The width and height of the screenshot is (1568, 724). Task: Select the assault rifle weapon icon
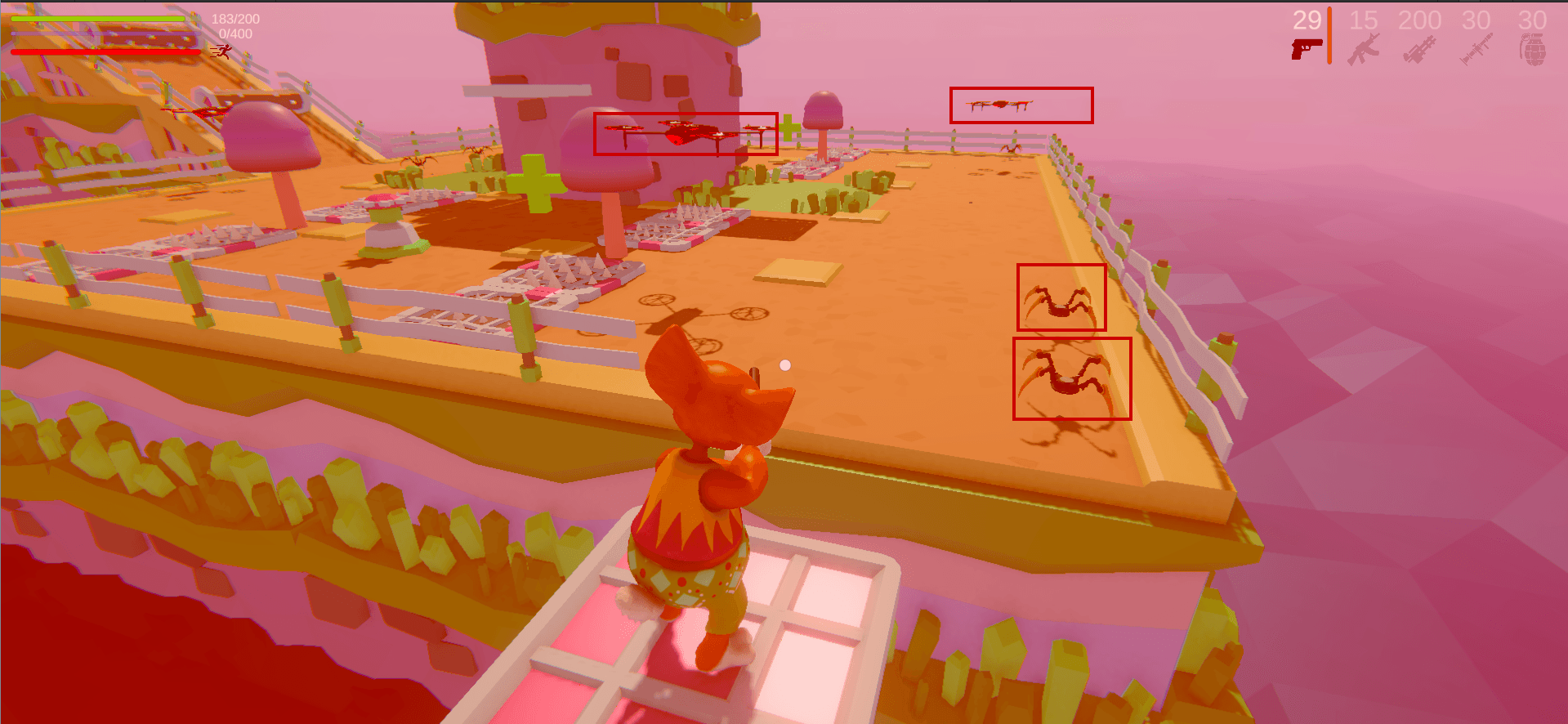pyautogui.click(x=1363, y=47)
